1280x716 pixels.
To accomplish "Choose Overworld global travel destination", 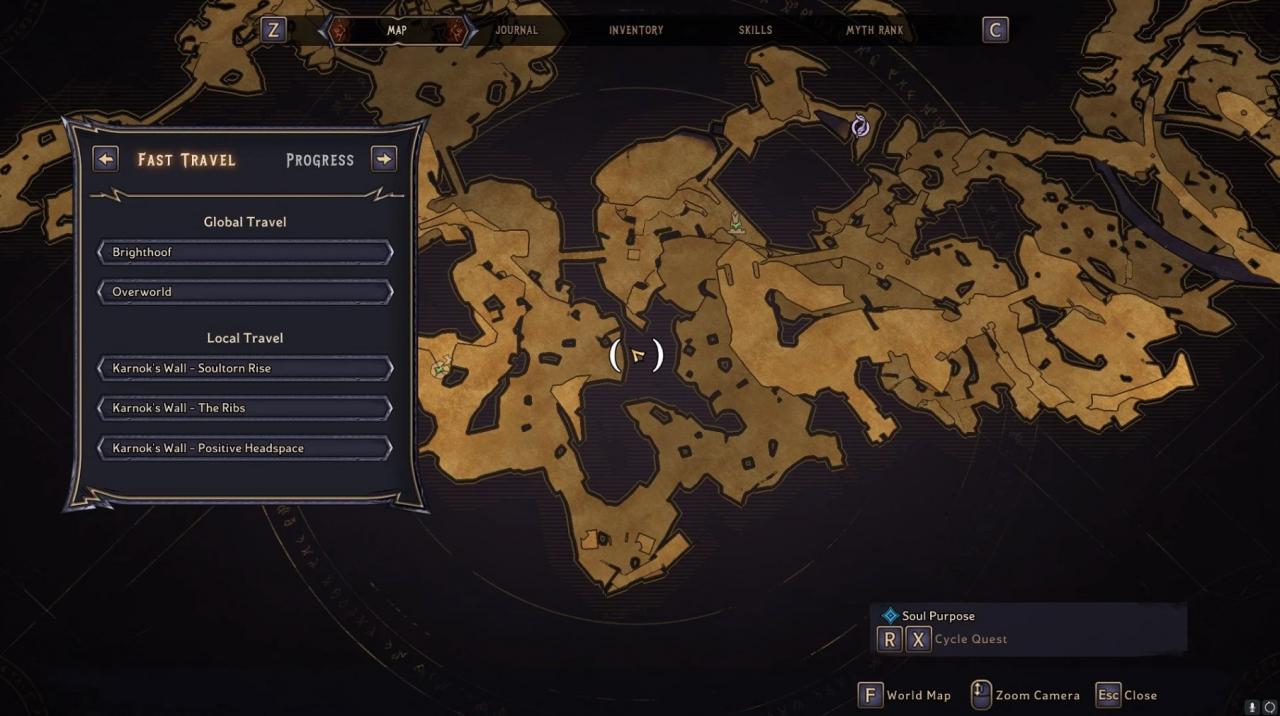I will [245, 292].
